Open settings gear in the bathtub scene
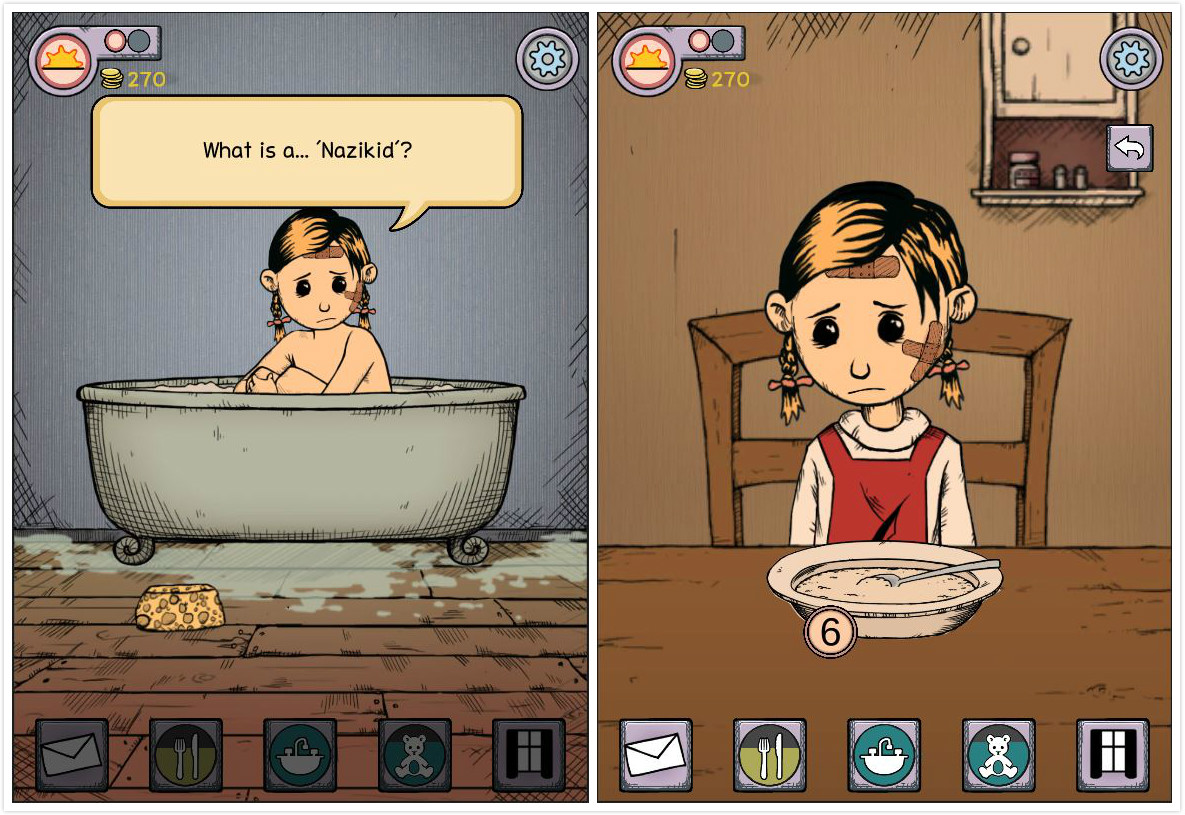 tap(547, 60)
